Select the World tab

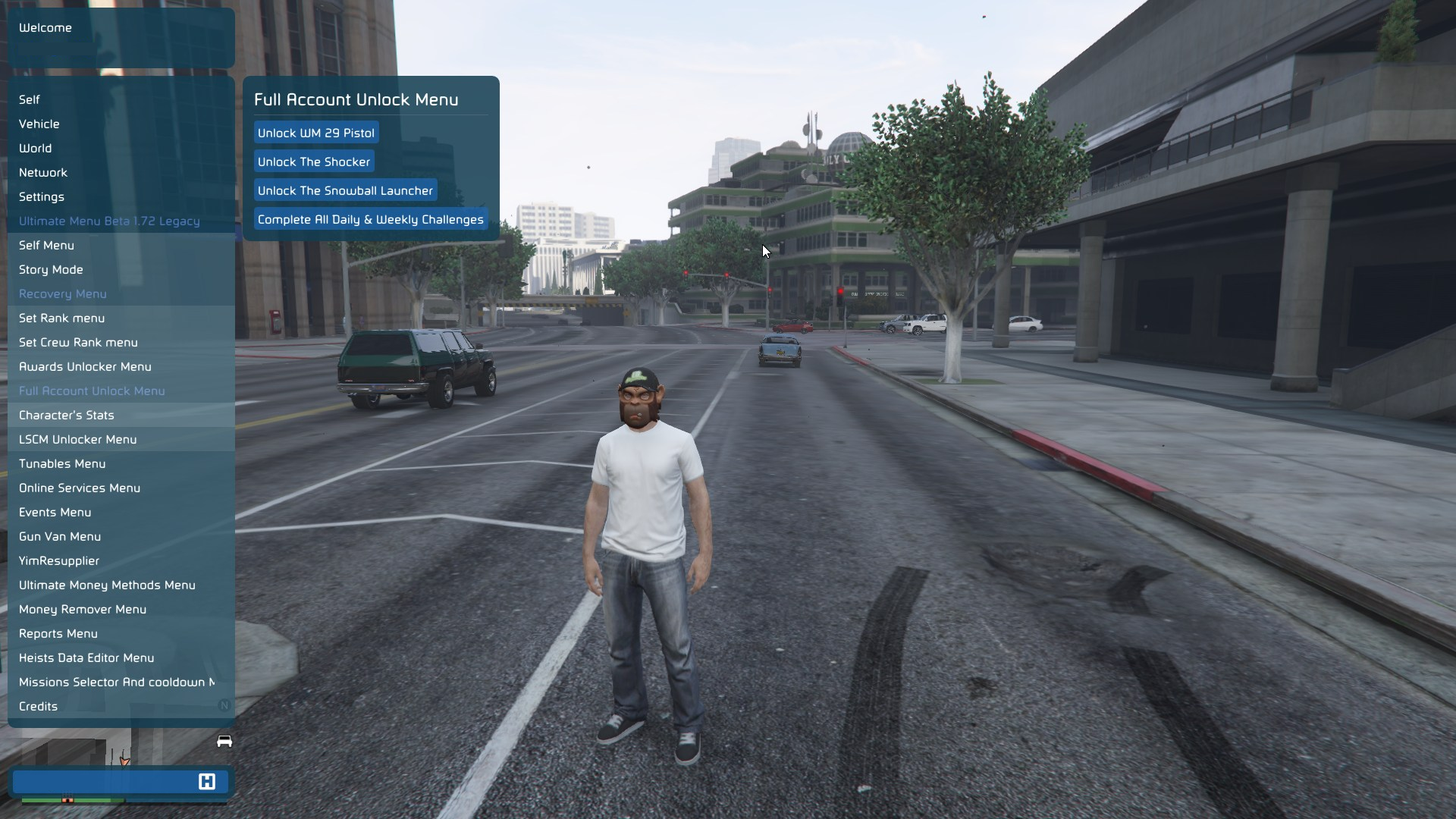point(35,148)
